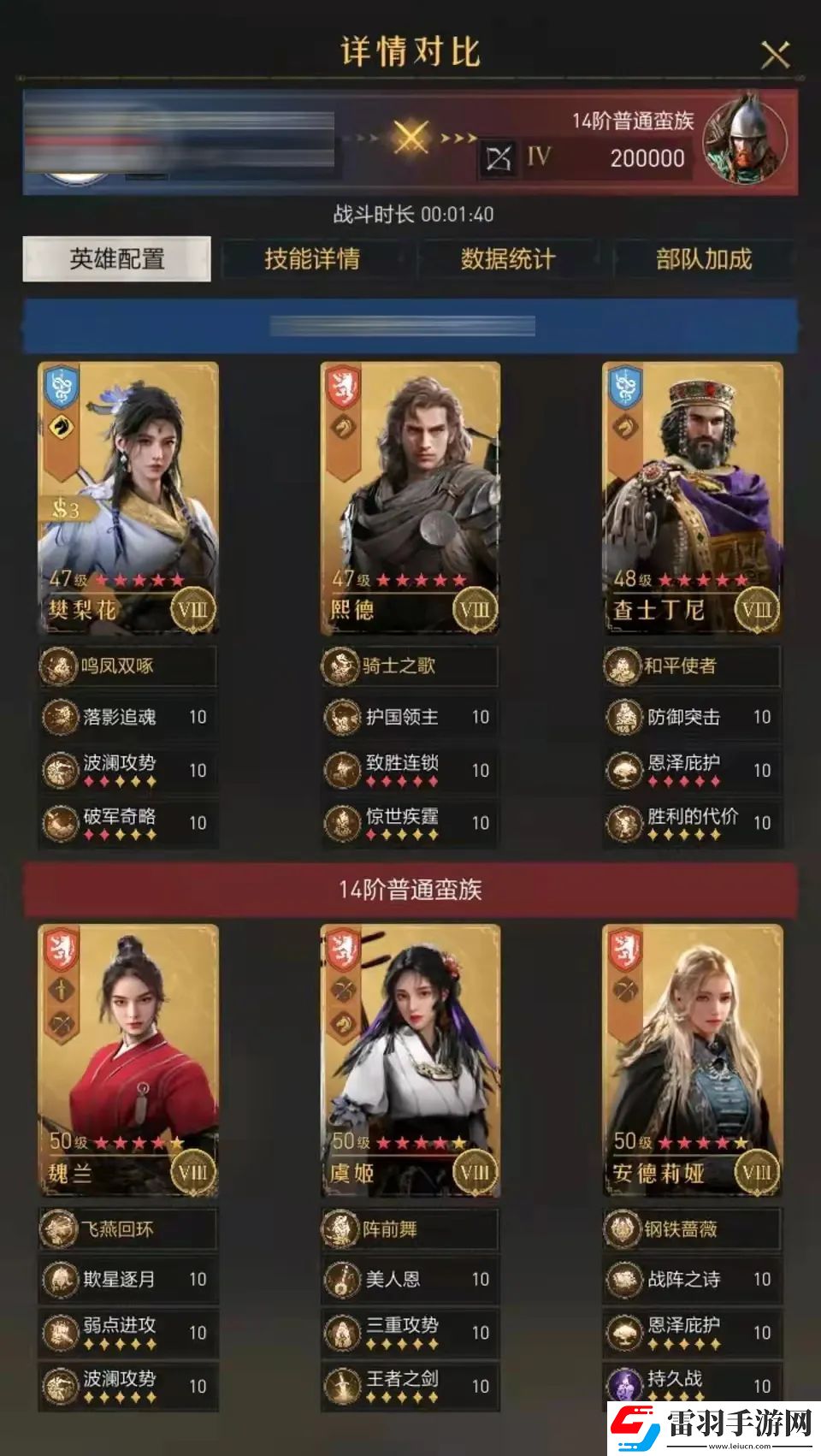Close the 详情对比 panel

click(775, 55)
